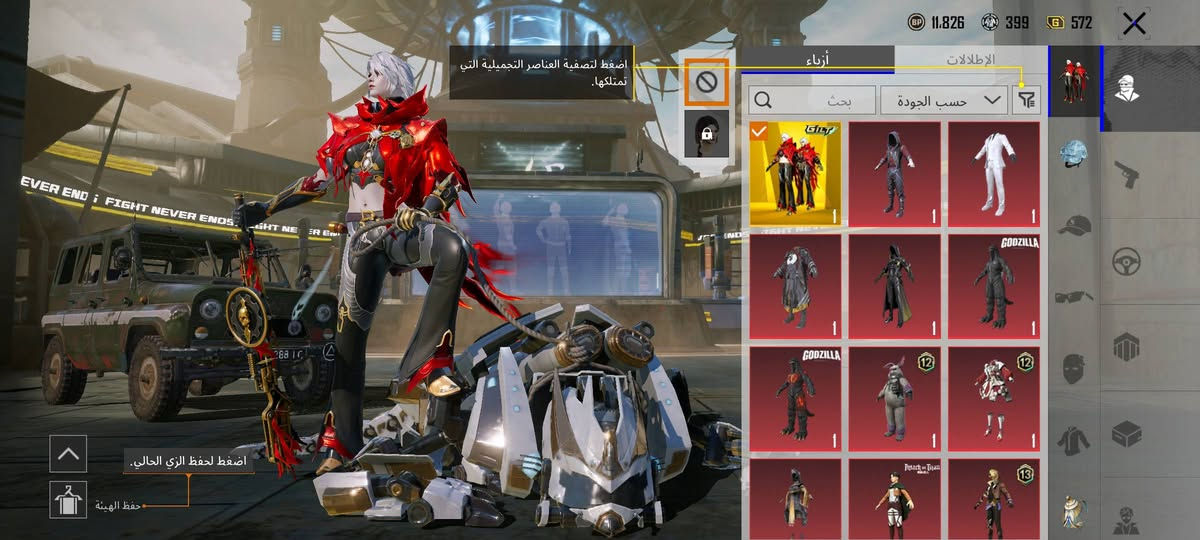Viewport: 1200px width, 540px height.
Task: Select the equipped yellow-background red outfit set
Action: click(795, 174)
